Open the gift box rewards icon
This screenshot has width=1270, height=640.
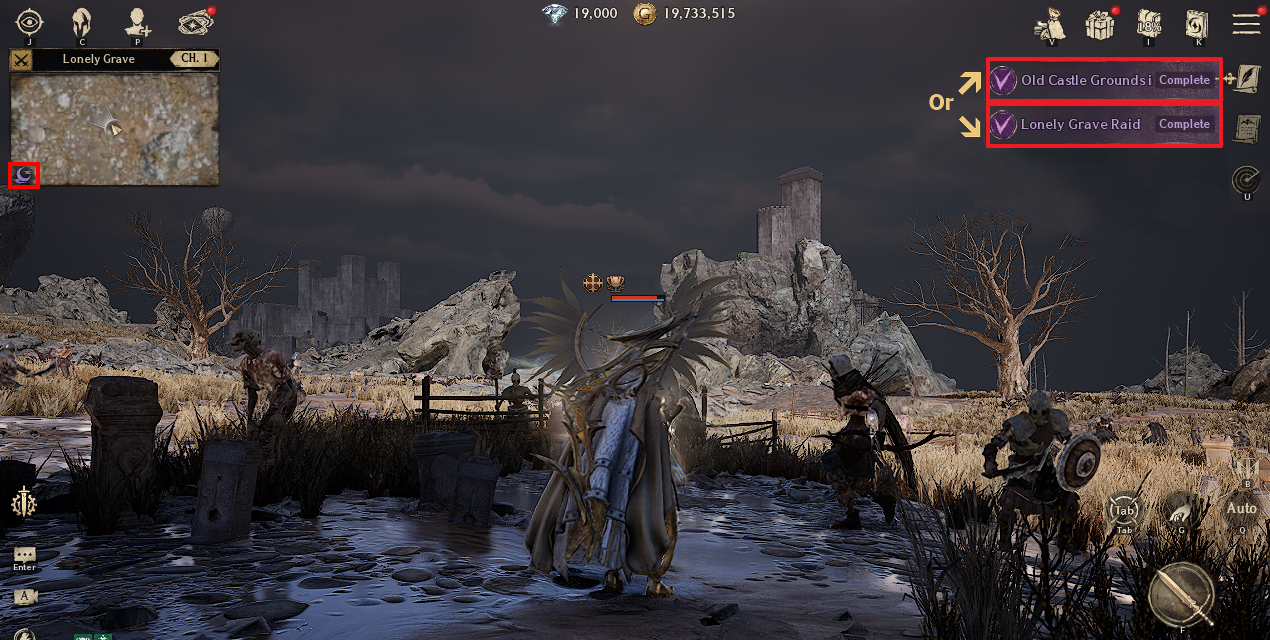coord(1100,23)
